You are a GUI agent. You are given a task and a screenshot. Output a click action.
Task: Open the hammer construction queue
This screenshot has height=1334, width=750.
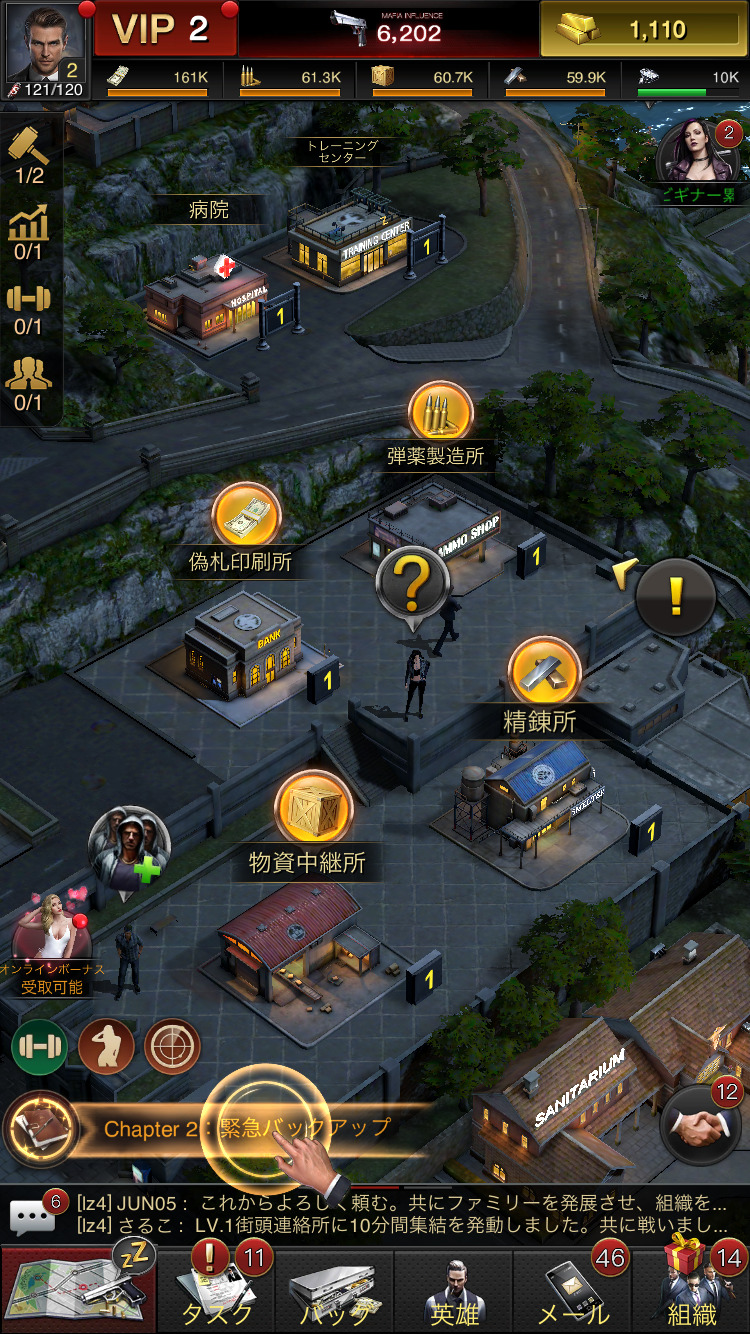click(x=28, y=156)
